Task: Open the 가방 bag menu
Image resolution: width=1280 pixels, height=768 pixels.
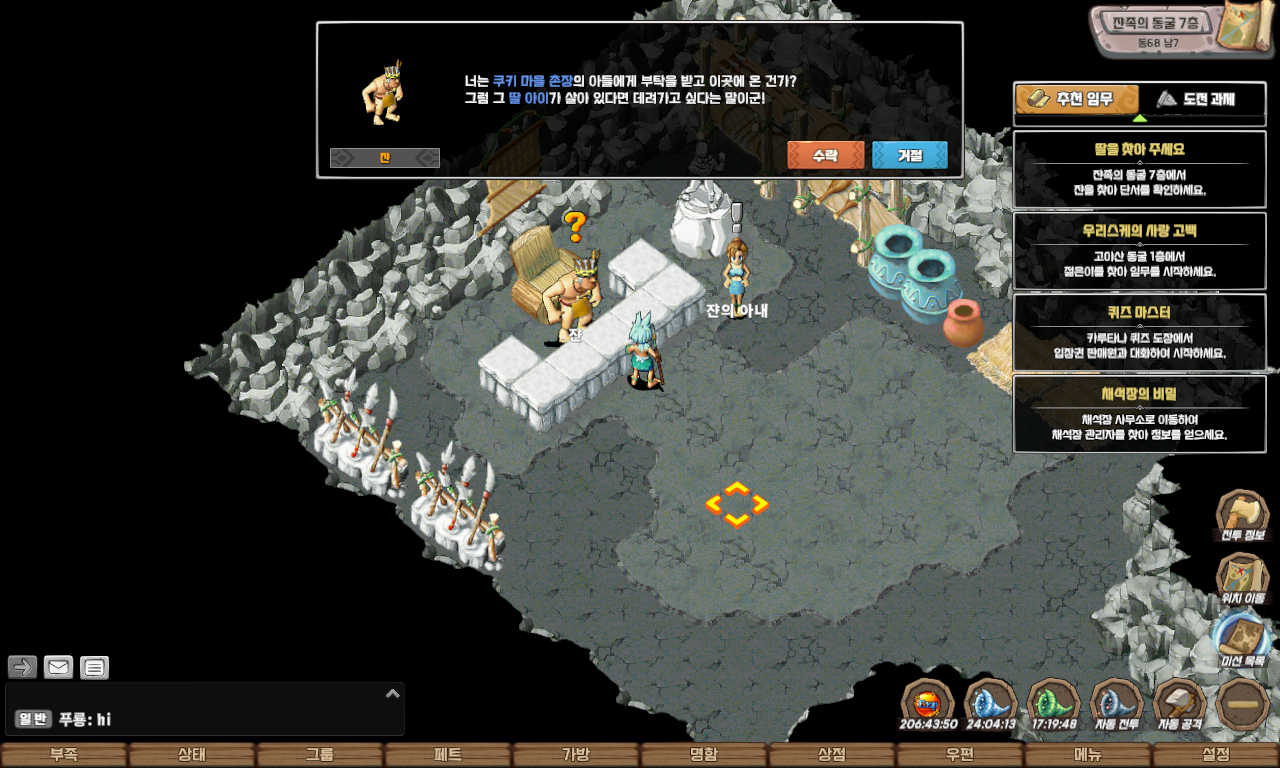Action: [576, 755]
